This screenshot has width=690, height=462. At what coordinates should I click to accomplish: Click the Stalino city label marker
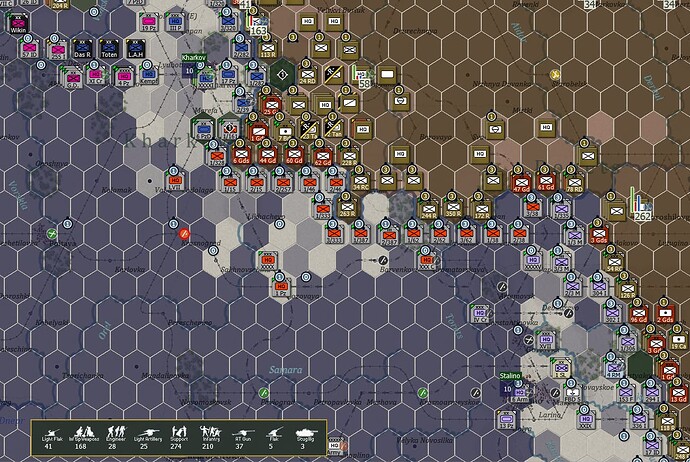tap(511, 375)
